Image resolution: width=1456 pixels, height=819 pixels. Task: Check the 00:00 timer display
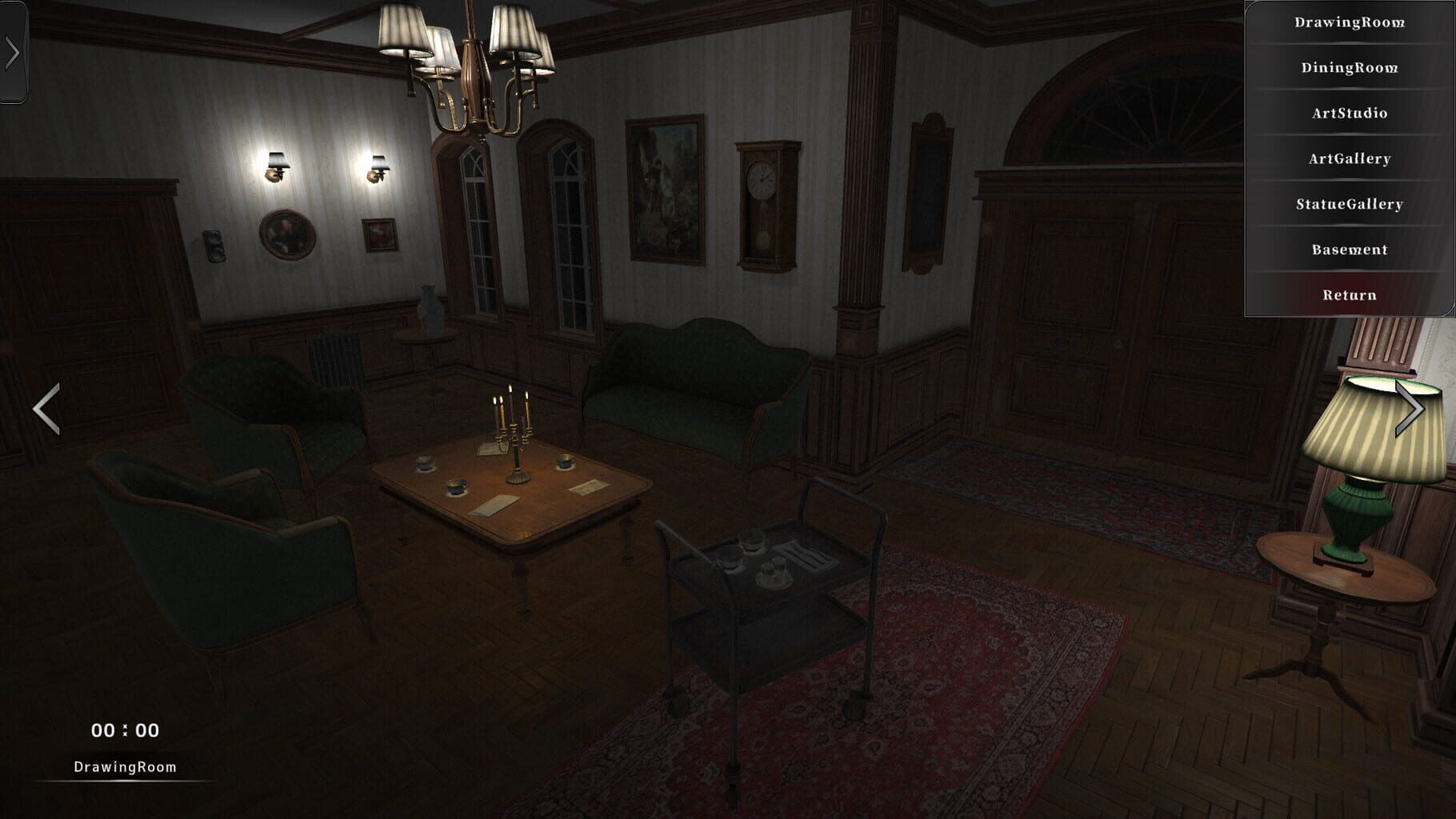coord(124,729)
